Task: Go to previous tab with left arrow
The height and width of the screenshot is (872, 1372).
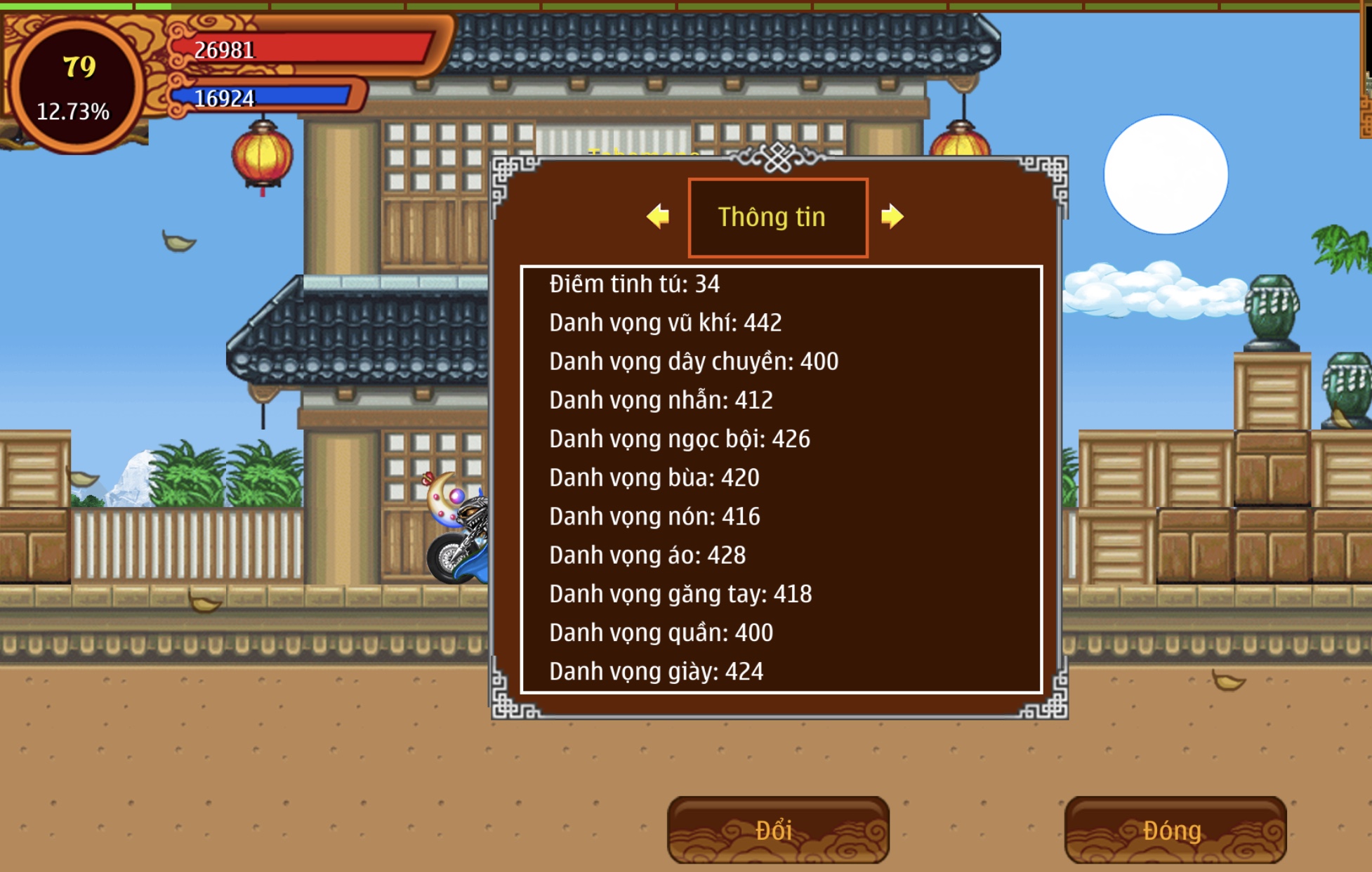Action: (658, 216)
